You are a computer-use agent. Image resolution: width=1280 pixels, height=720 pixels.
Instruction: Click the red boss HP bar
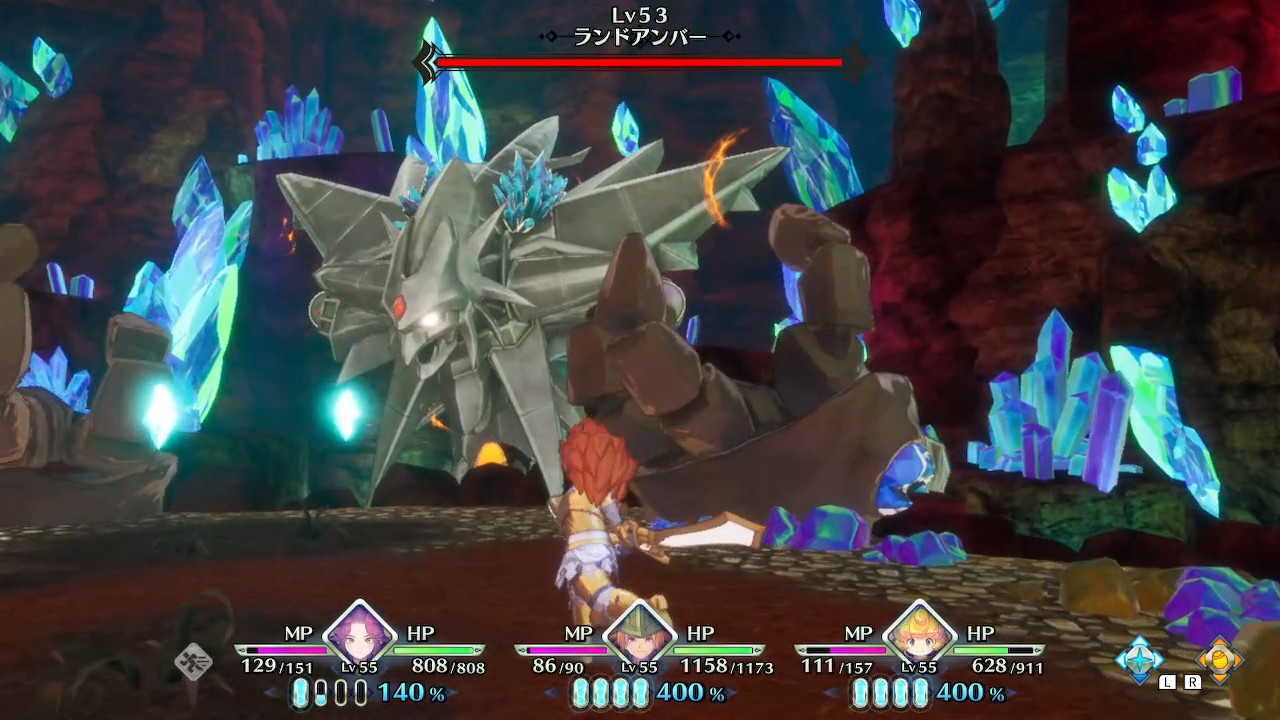click(x=640, y=64)
